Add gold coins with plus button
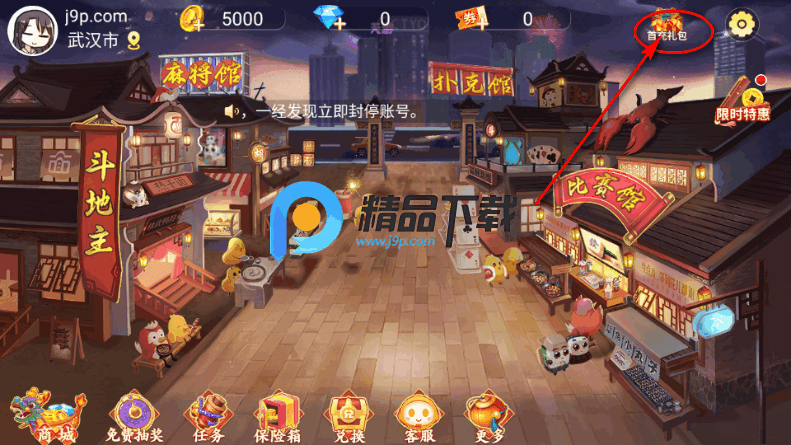This screenshot has width=791, height=445. tap(196, 25)
